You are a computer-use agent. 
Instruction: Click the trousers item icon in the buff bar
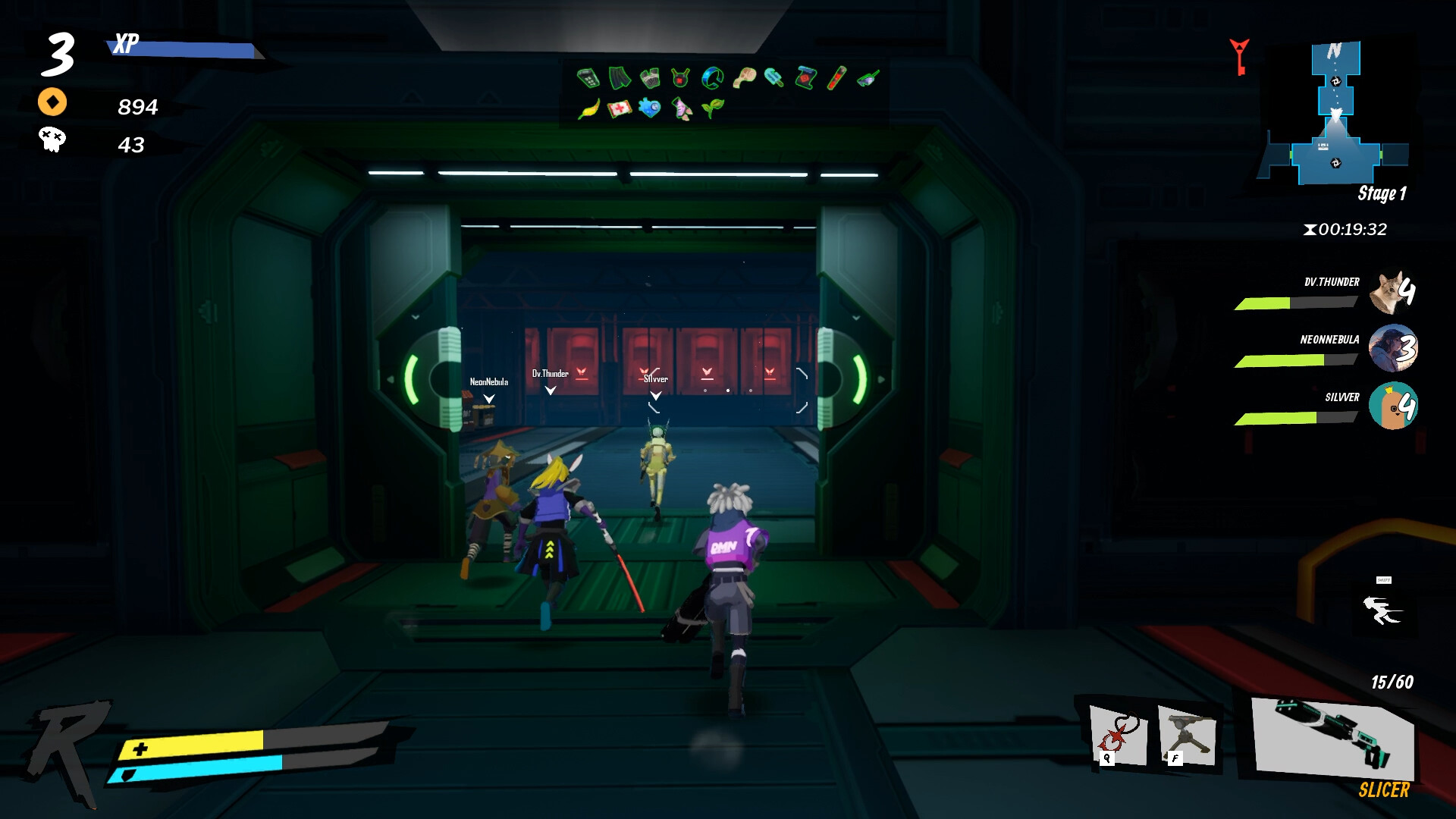tap(620, 77)
